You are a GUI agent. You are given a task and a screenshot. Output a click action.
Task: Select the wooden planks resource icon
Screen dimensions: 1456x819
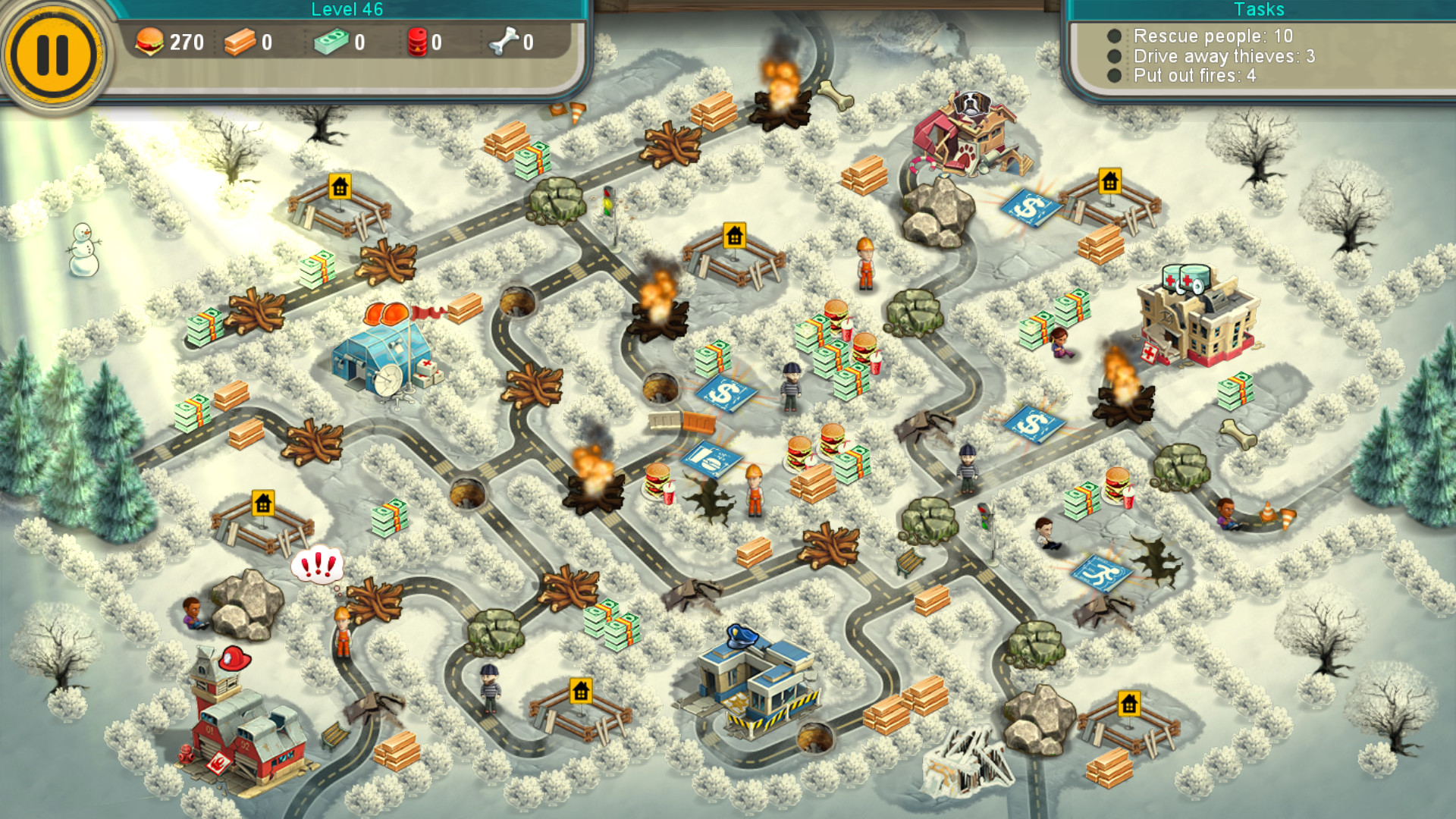tap(242, 42)
